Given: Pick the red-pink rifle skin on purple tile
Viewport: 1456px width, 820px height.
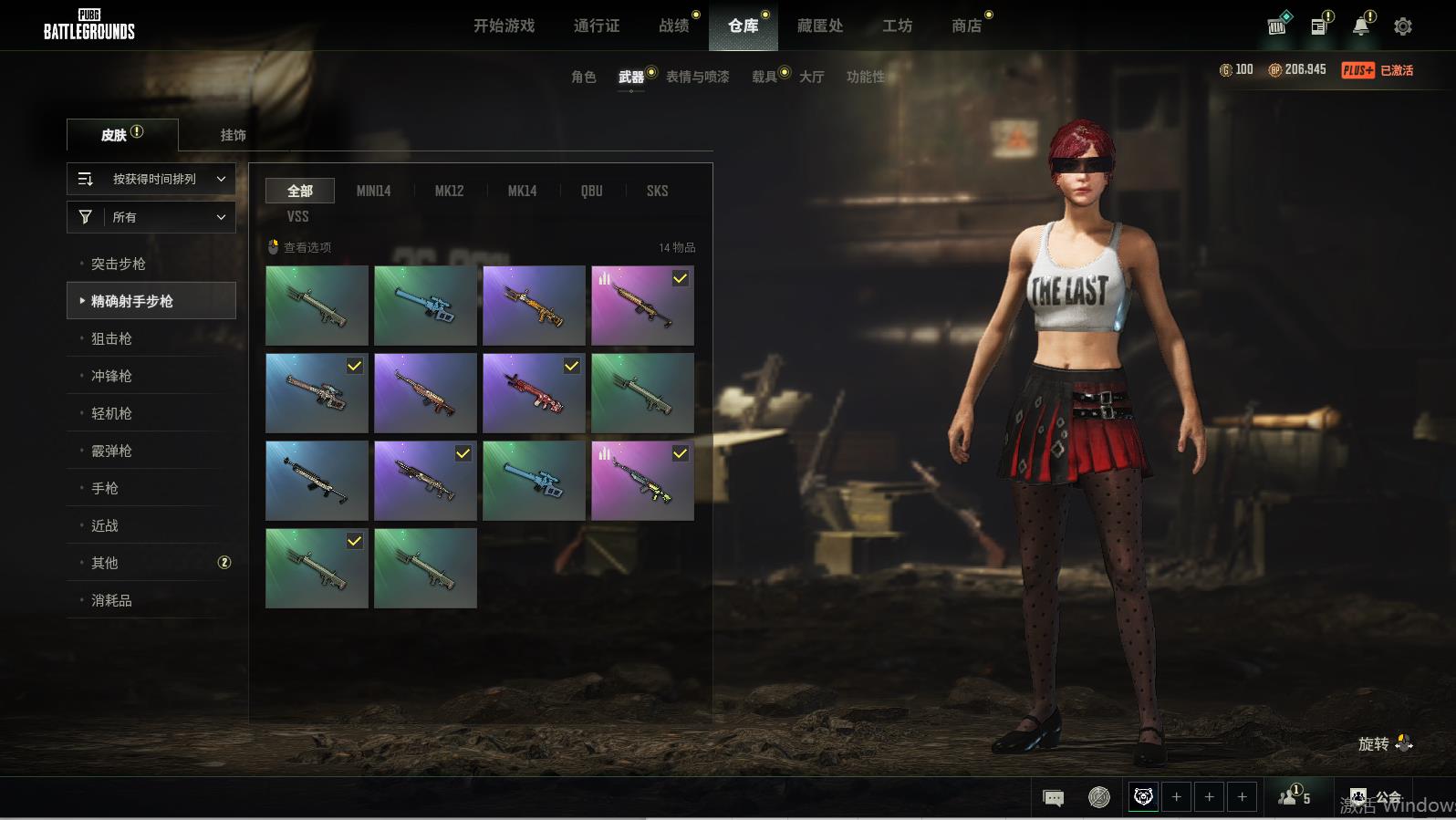Looking at the screenshot, I should point(534,393).
